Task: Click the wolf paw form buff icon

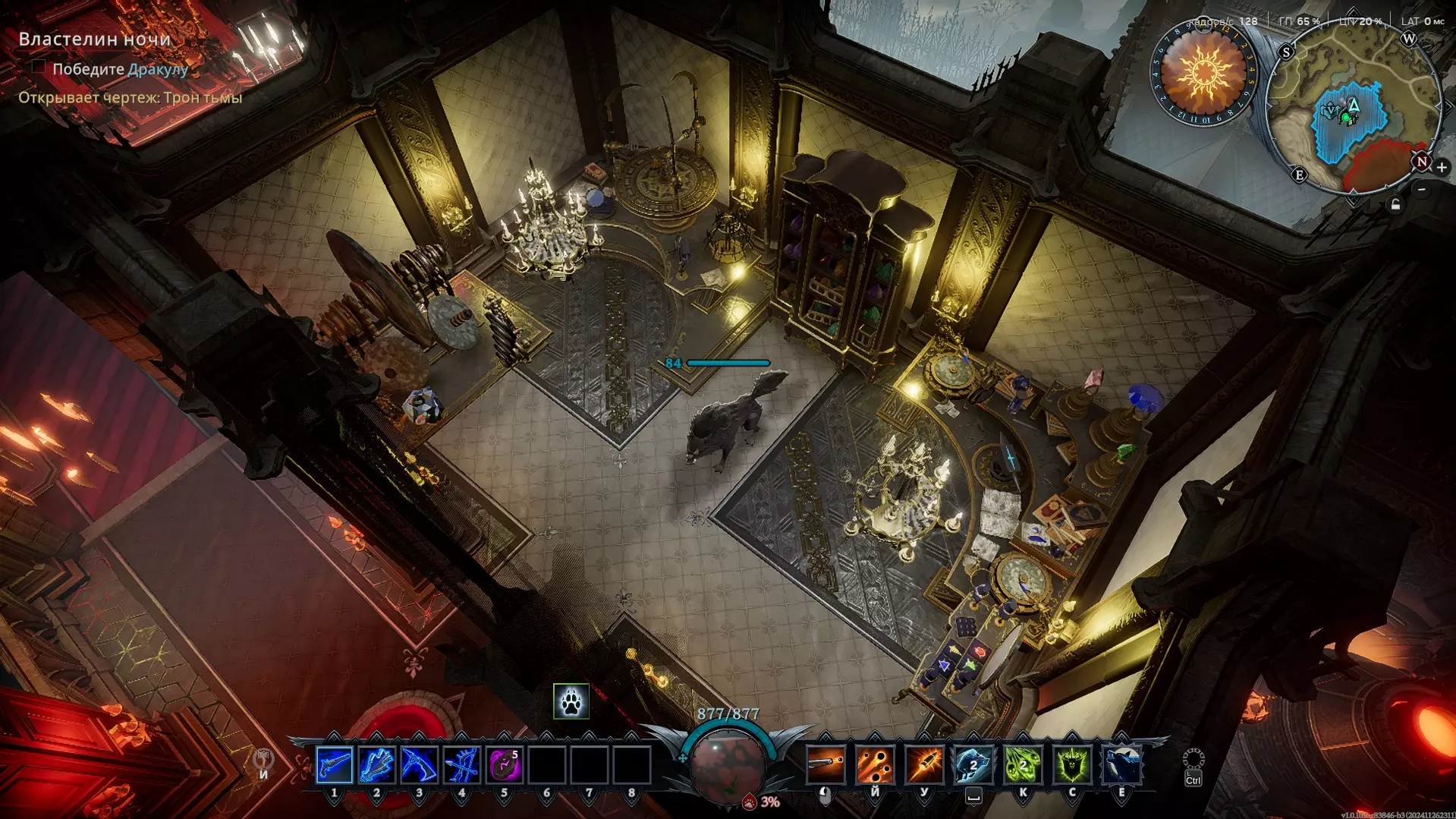Action: [571, 702]
